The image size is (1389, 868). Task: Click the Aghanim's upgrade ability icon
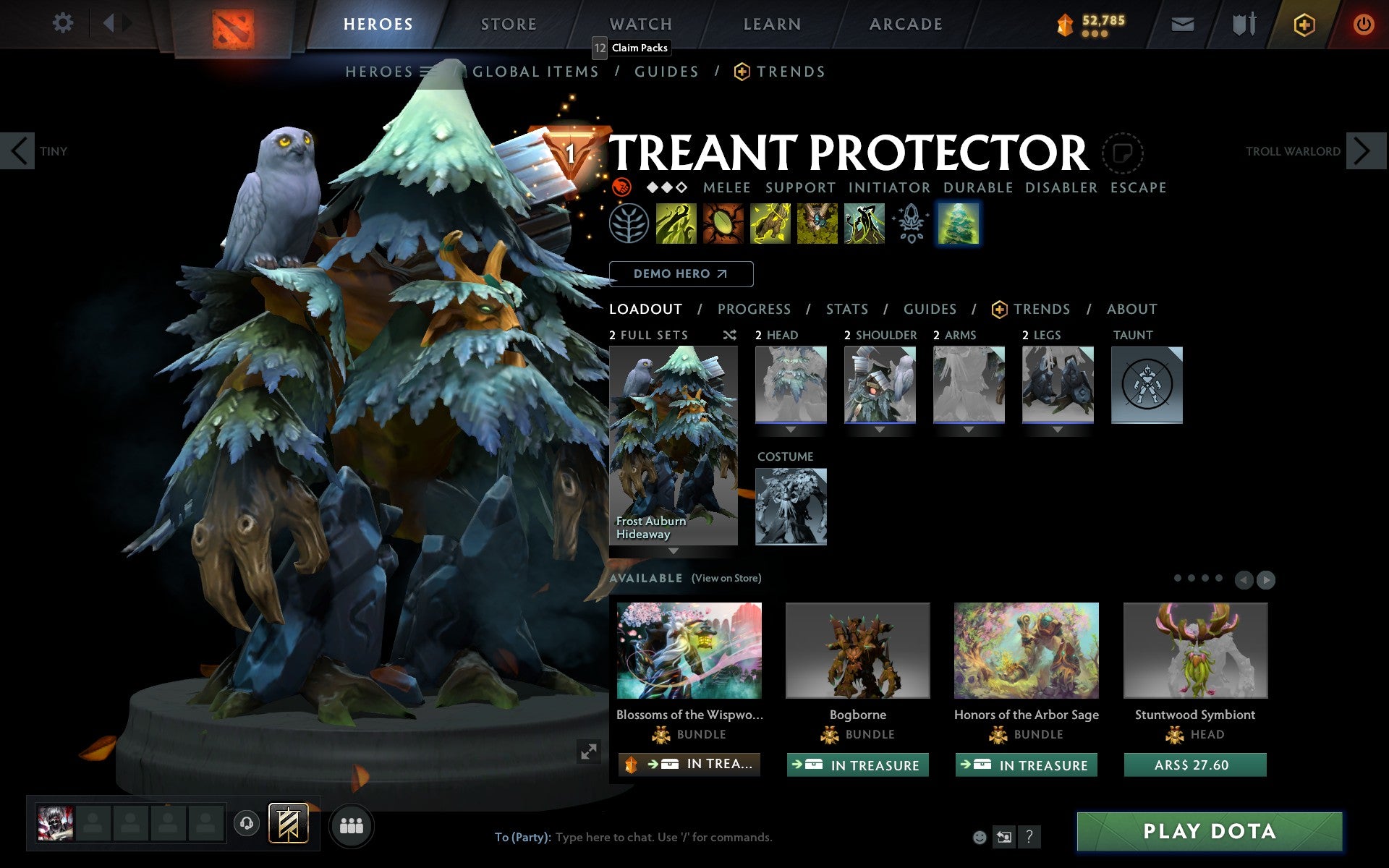coord(912,225)
